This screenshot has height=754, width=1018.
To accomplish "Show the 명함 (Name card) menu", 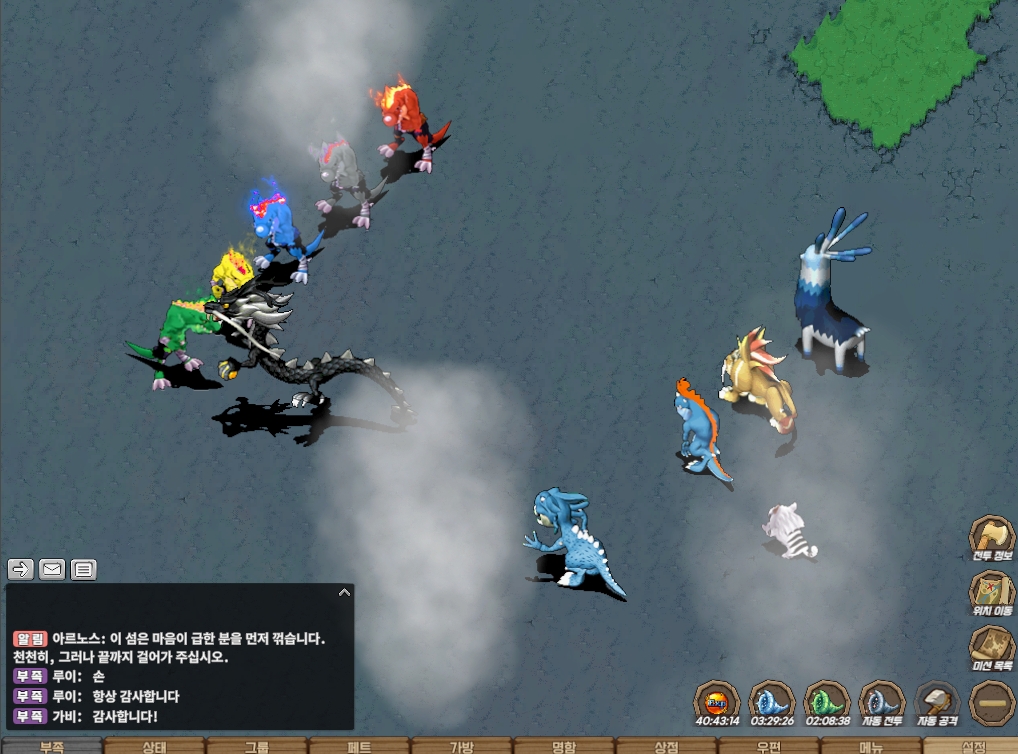I will (564, 746).
